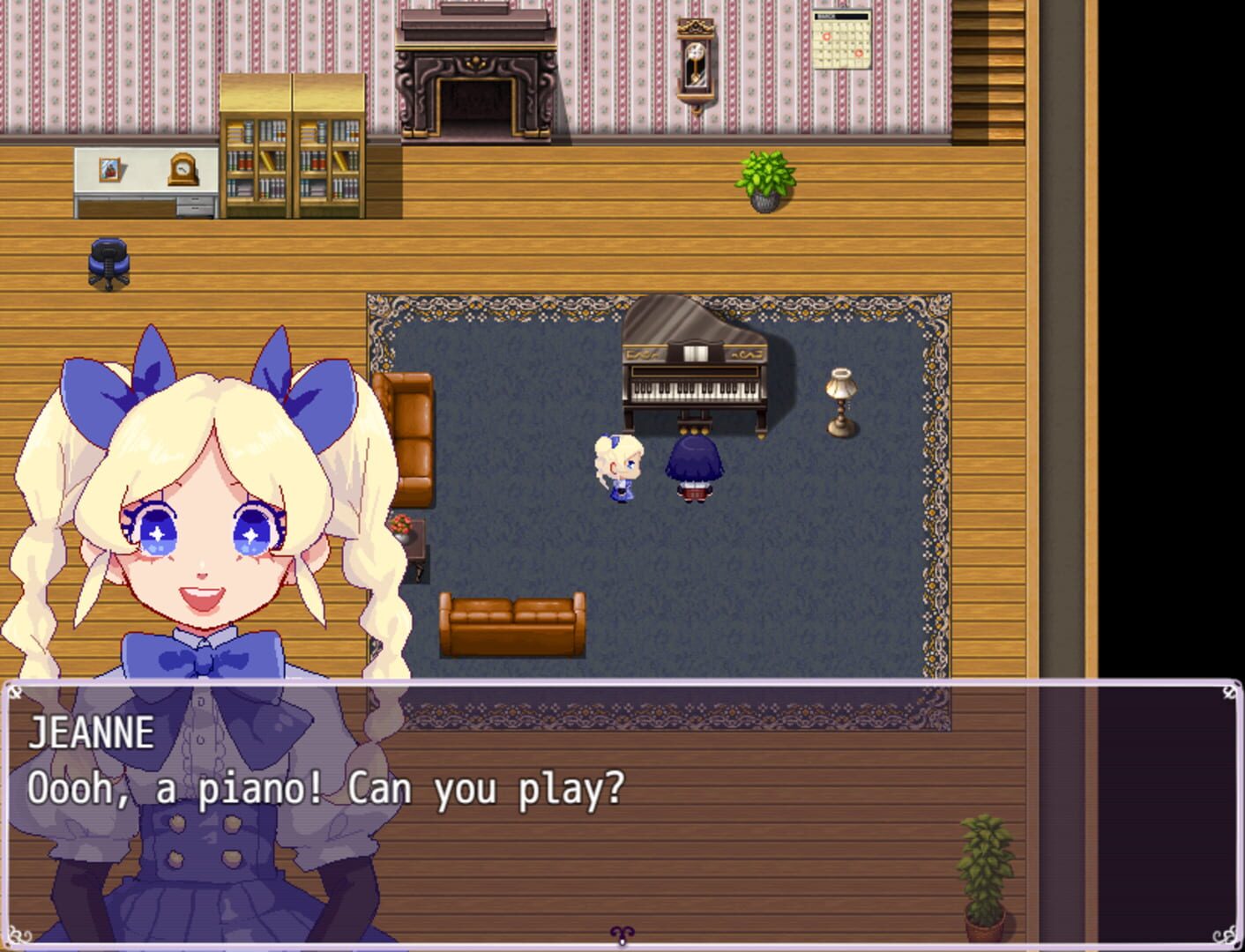The height and width of the screenshot is (952, 1245).
Task: Select the framed picture on the desk
Action: point(108,171)
